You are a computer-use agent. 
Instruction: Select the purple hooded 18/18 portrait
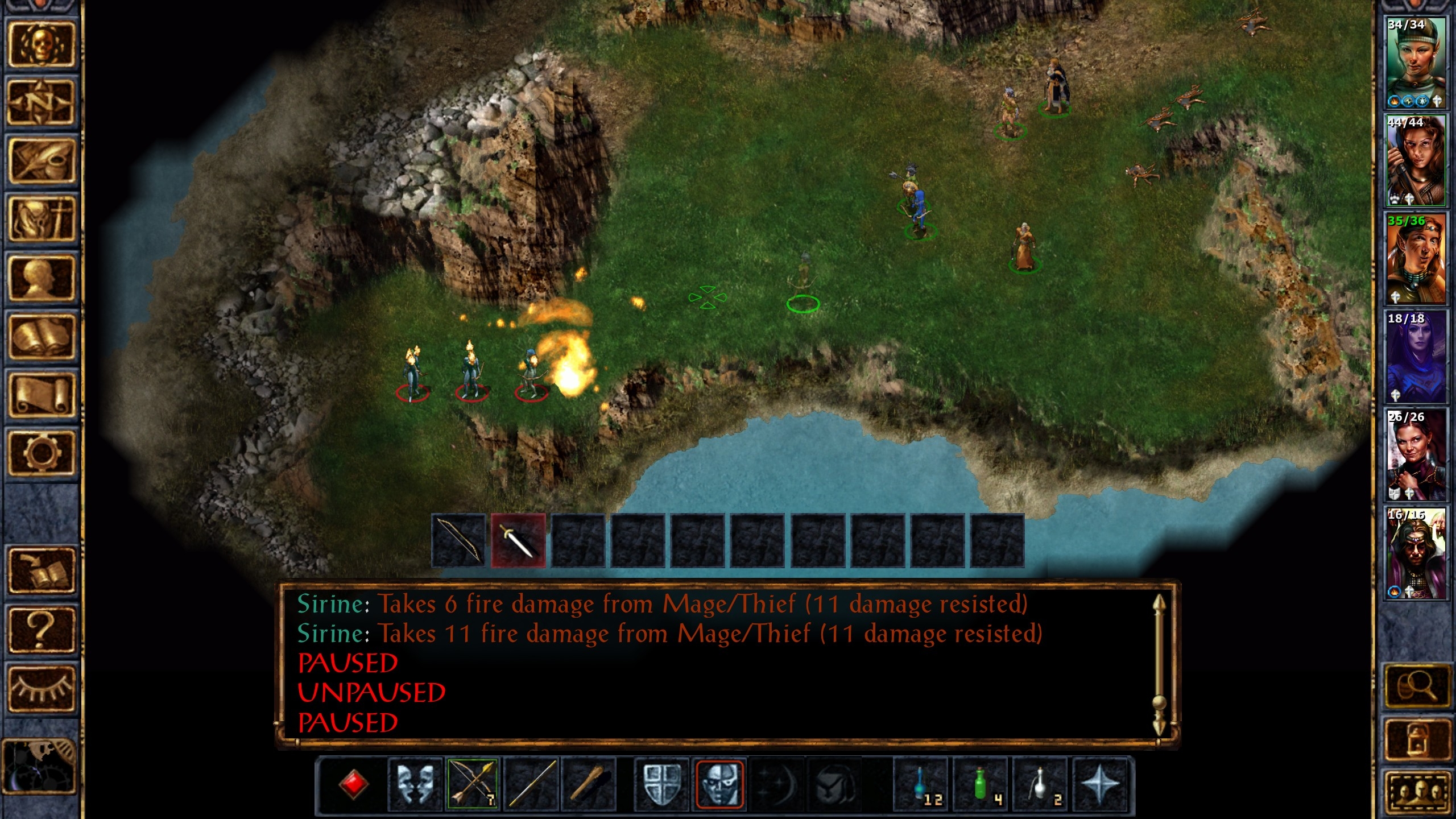click(x=1415, y=357)
